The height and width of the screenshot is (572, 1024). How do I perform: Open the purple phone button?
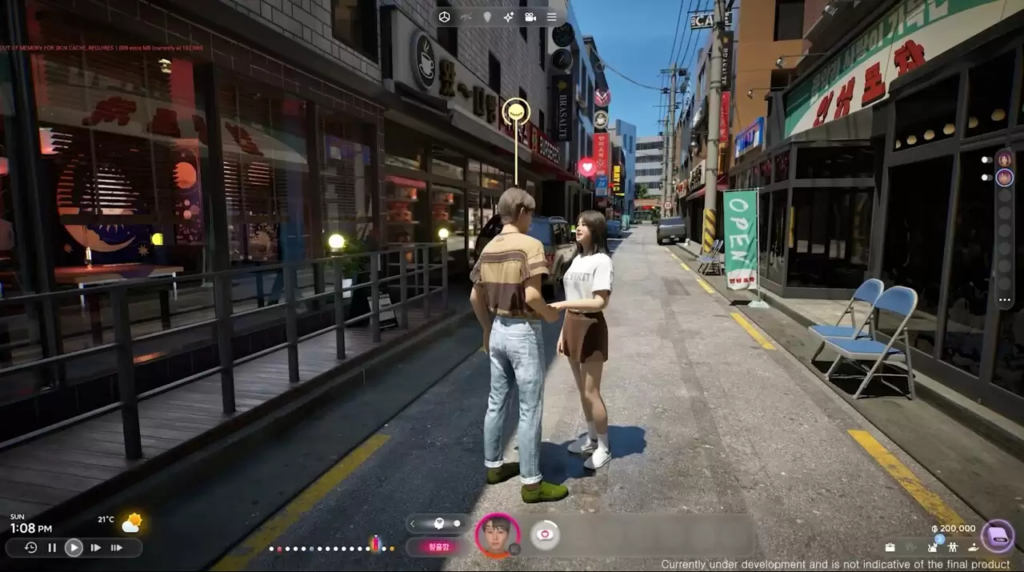pyautogui.click(x=997, y=536)
